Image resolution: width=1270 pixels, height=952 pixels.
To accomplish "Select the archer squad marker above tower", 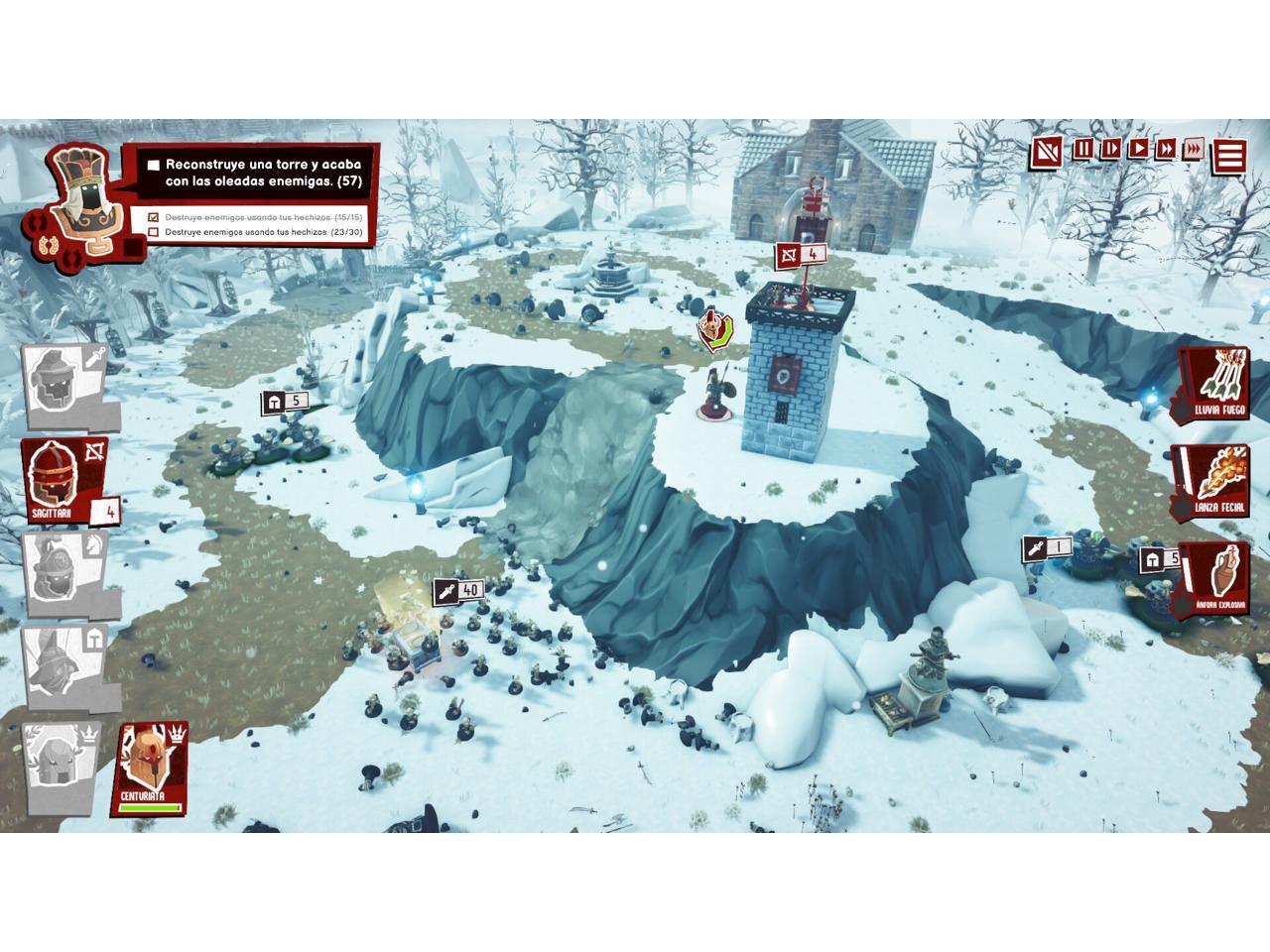I will 801,255.
